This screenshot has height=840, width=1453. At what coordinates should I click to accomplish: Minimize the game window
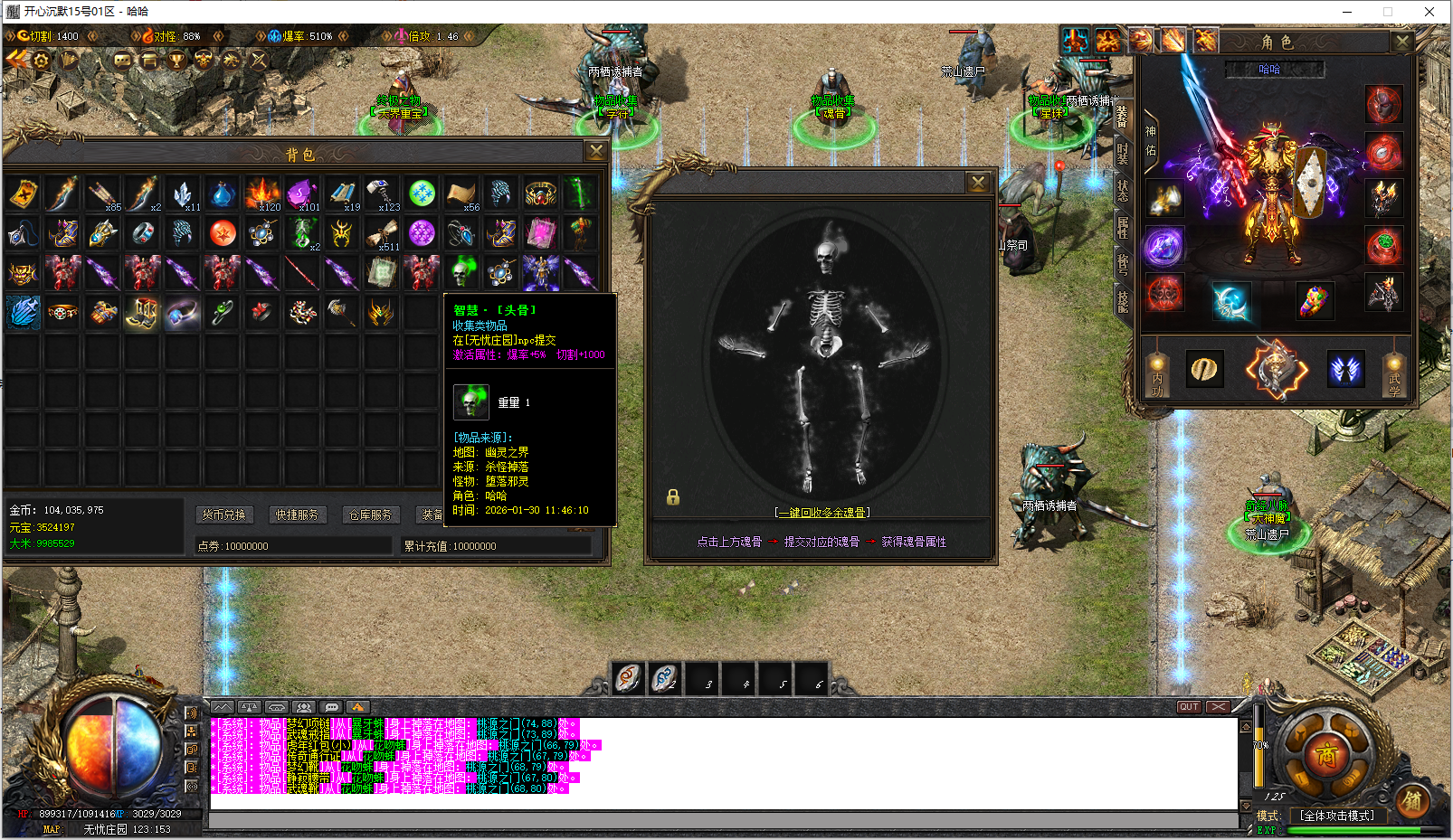pyautogui.click(x=1347, y=12)
